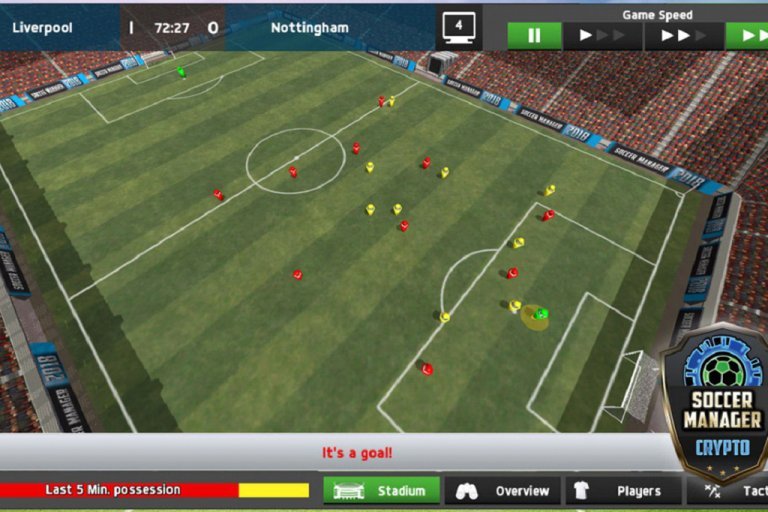The image size is (768, 512).
Task: Set game speed to single arrow
Action: click(602, 36)
